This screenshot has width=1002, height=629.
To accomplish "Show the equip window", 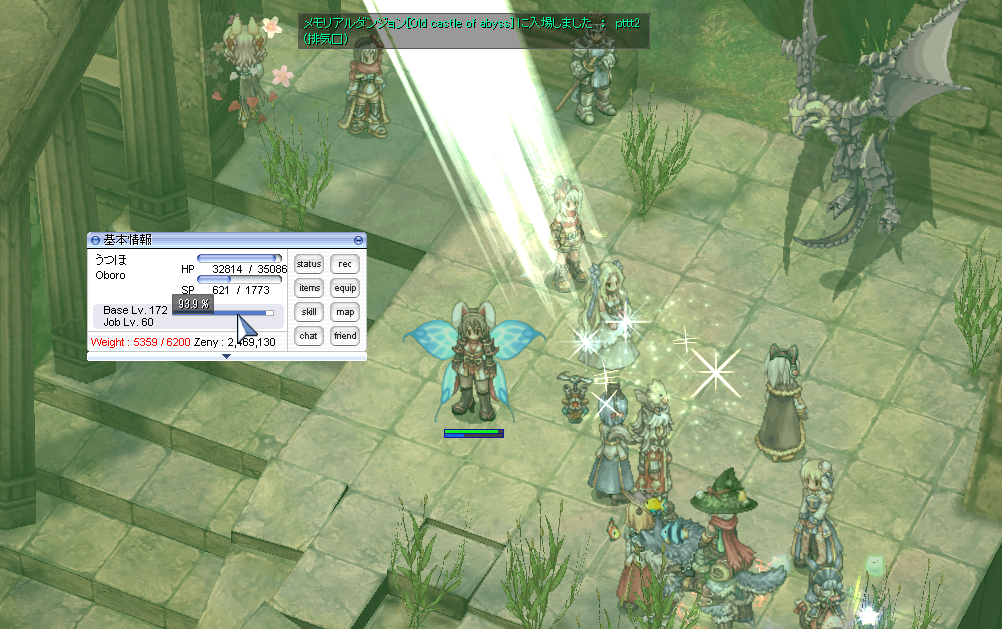I will [x=345, y=288].
